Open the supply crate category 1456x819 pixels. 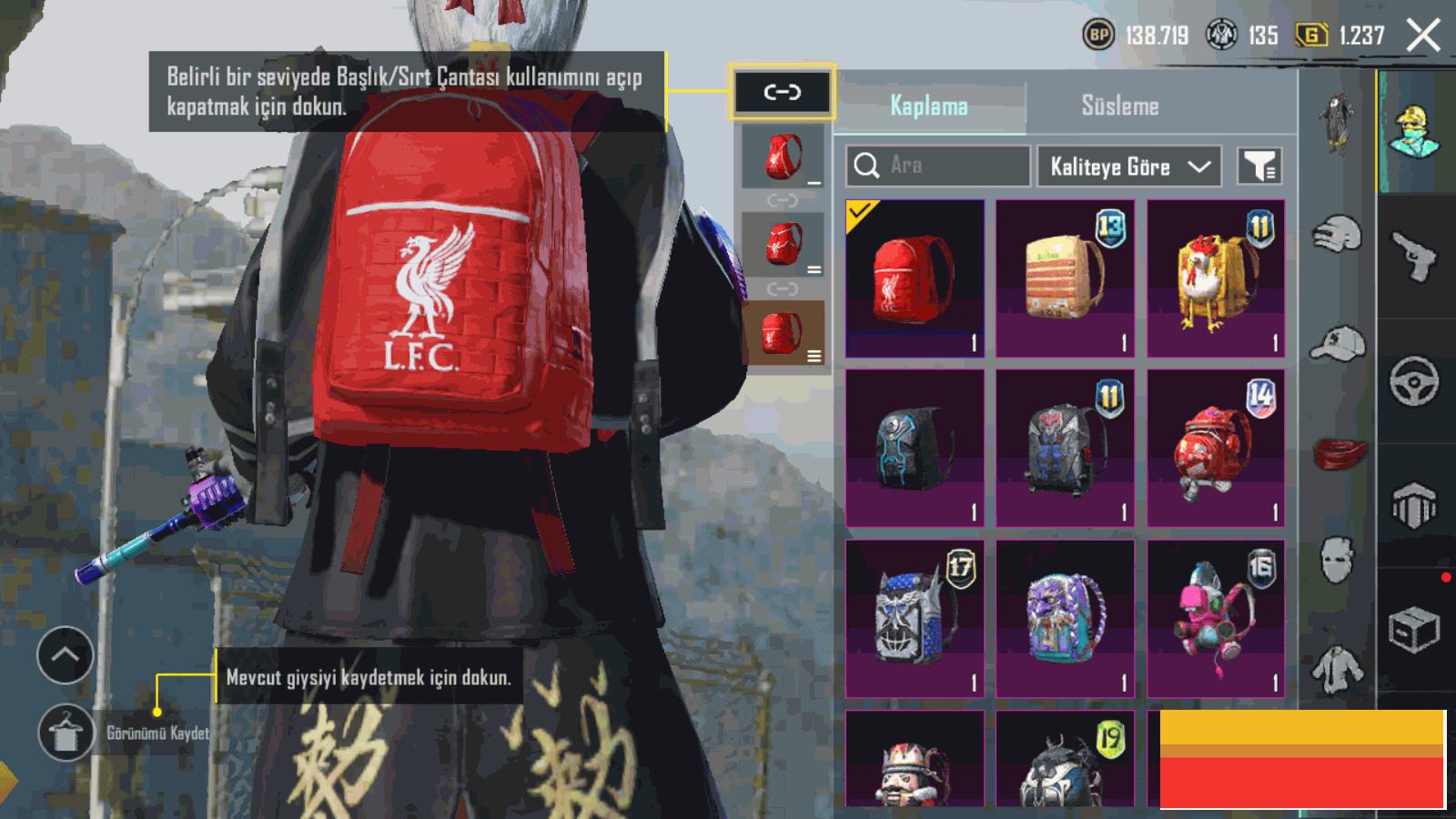pyautogui.click(x=1414, y=629)
